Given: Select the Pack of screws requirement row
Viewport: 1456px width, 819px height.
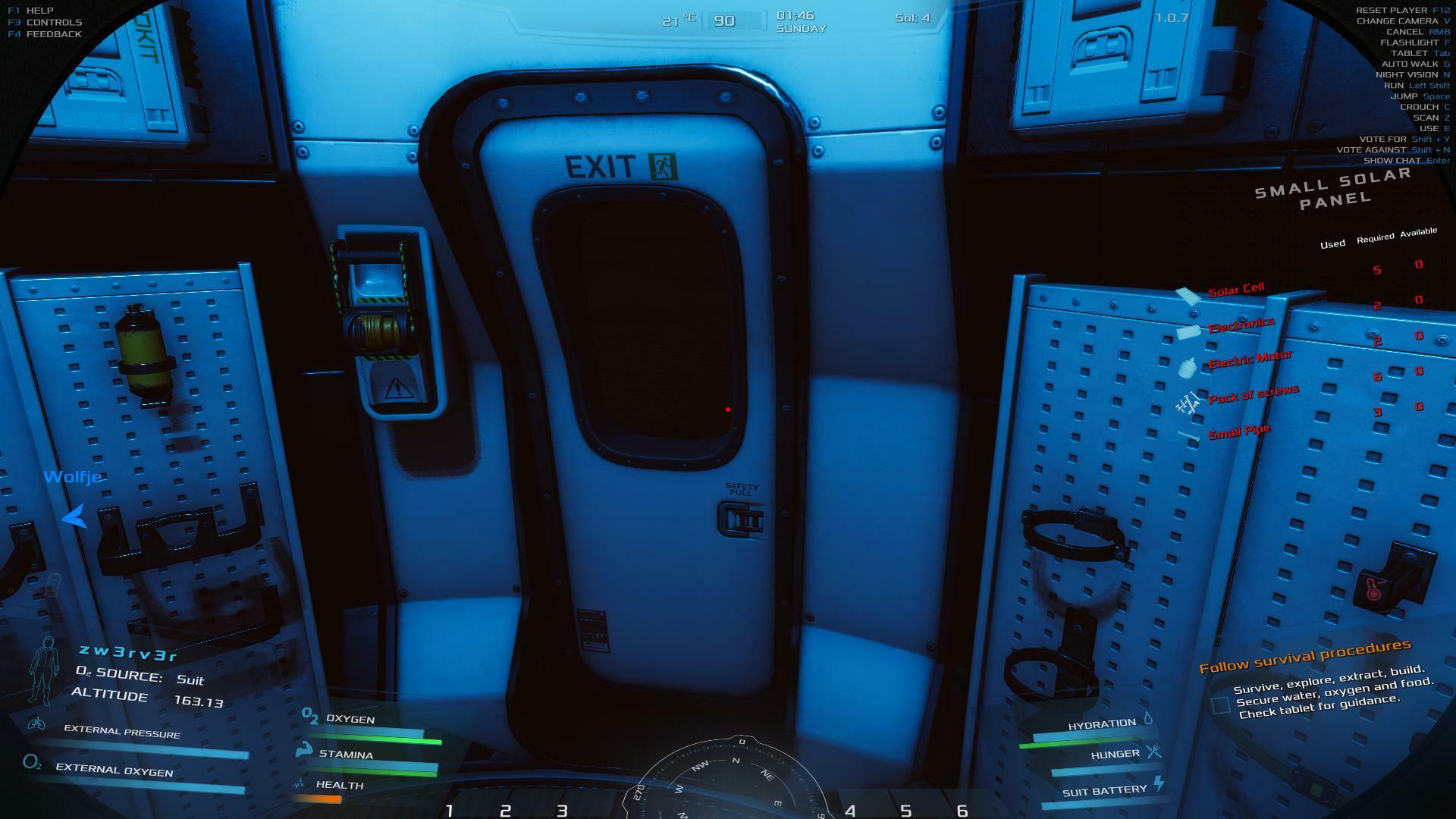Looking at the screenshot, I should point(1253,395).
